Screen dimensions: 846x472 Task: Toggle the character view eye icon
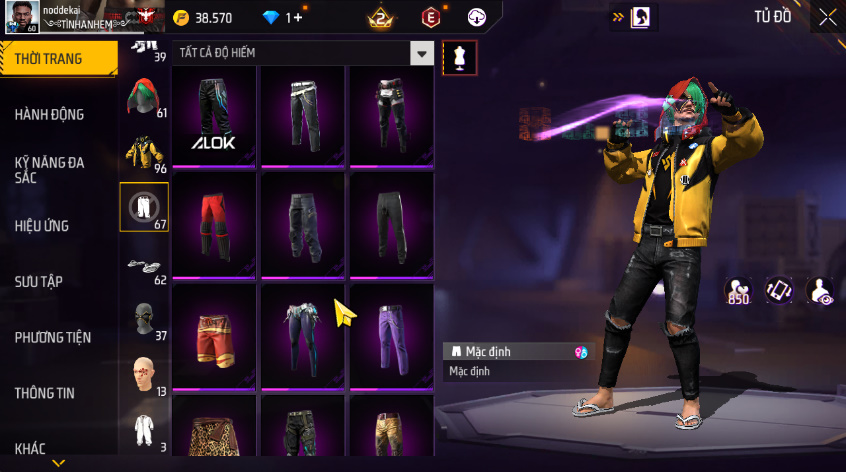point(820,290)
